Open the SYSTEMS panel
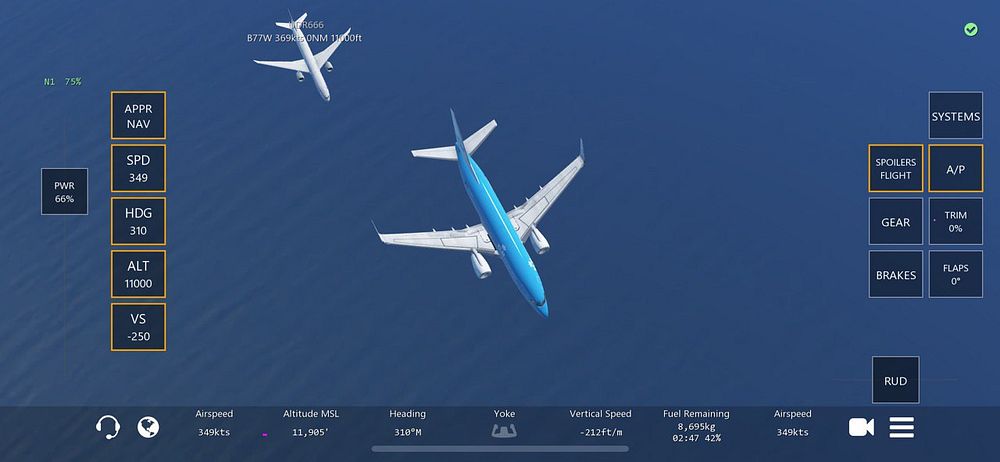This screenshot has height=462, width=1000. [955, 116]
